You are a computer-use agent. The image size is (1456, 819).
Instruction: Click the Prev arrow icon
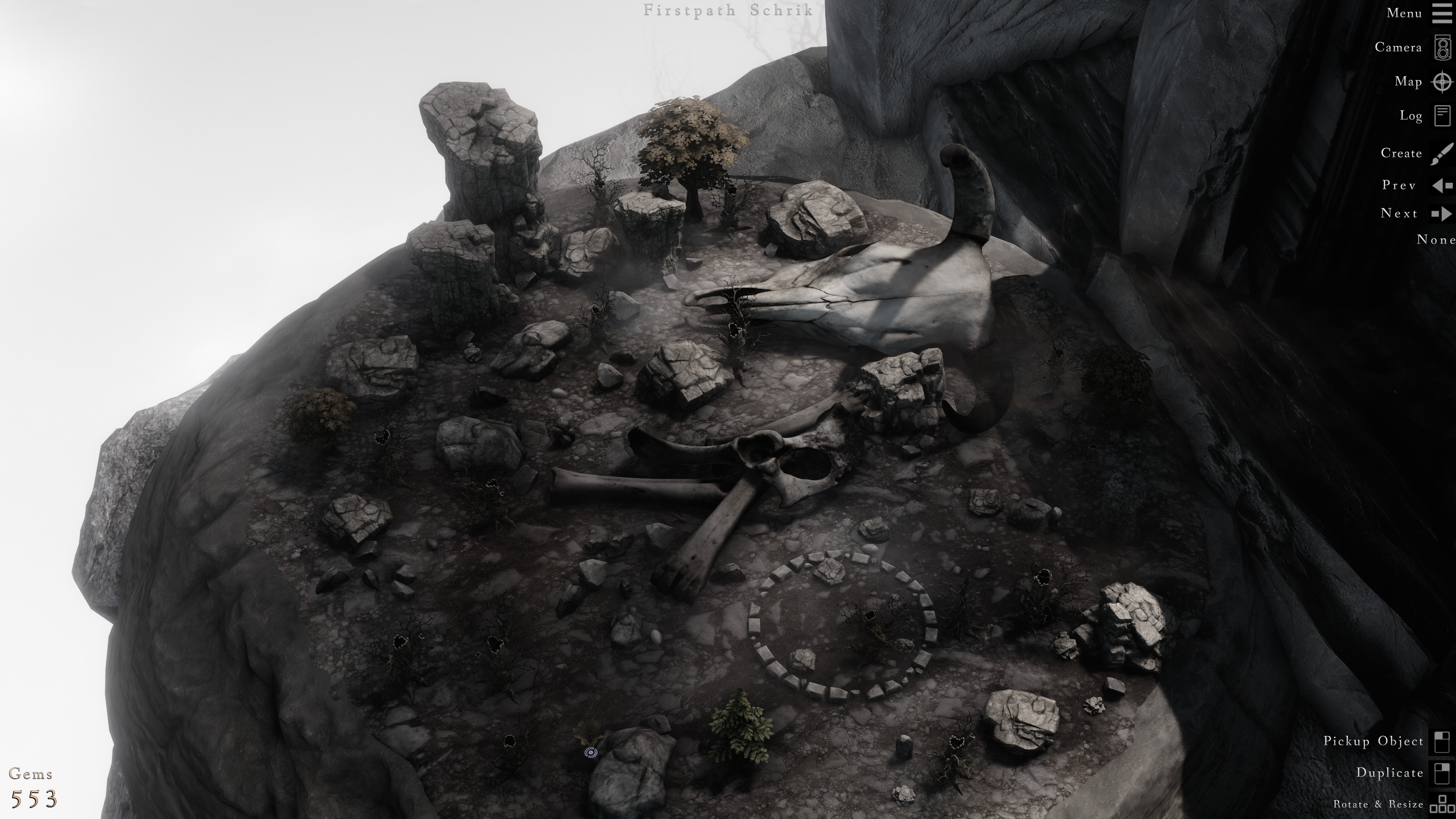coord(1442,185)
